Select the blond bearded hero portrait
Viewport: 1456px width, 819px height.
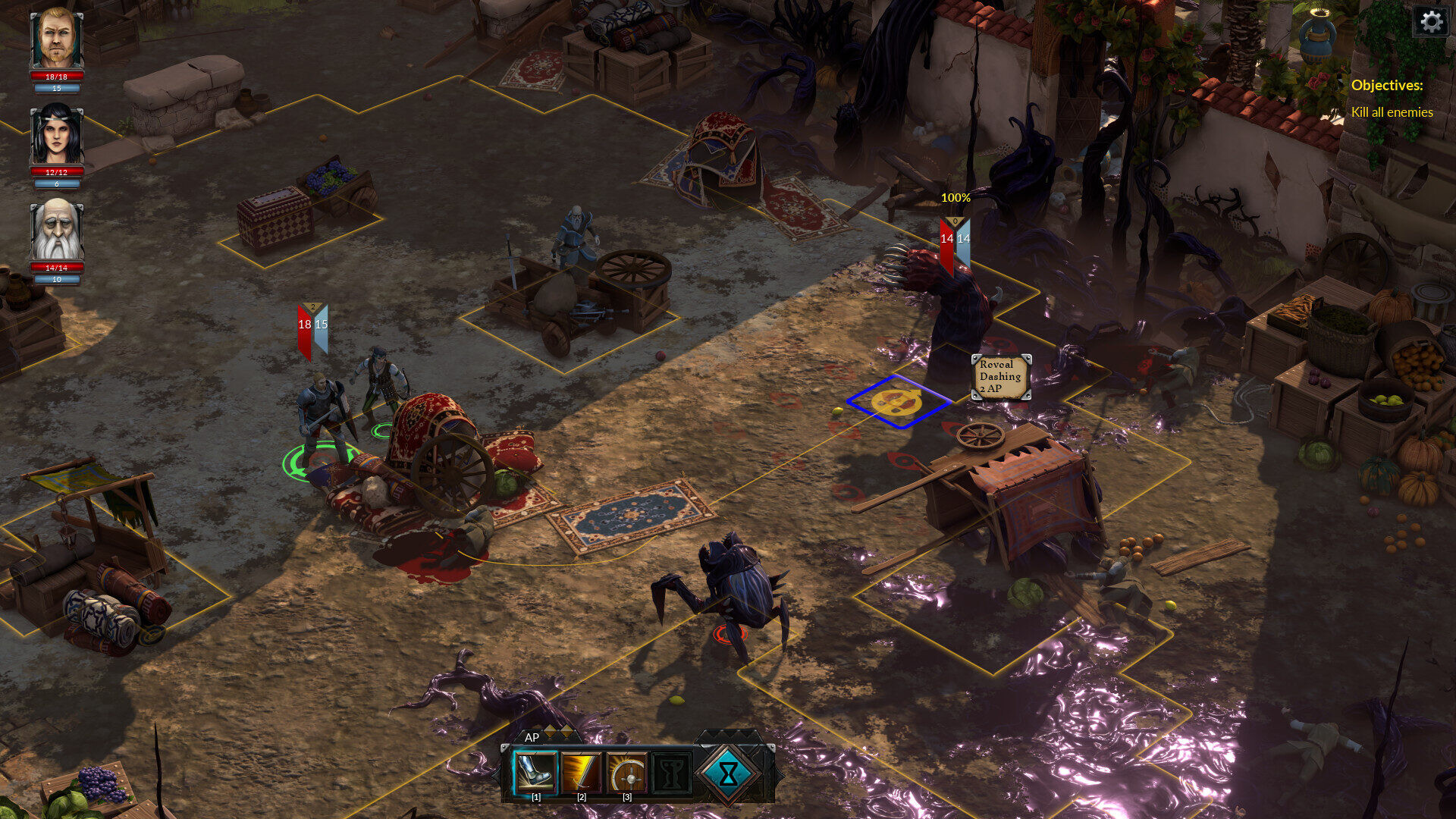(57, 38)
